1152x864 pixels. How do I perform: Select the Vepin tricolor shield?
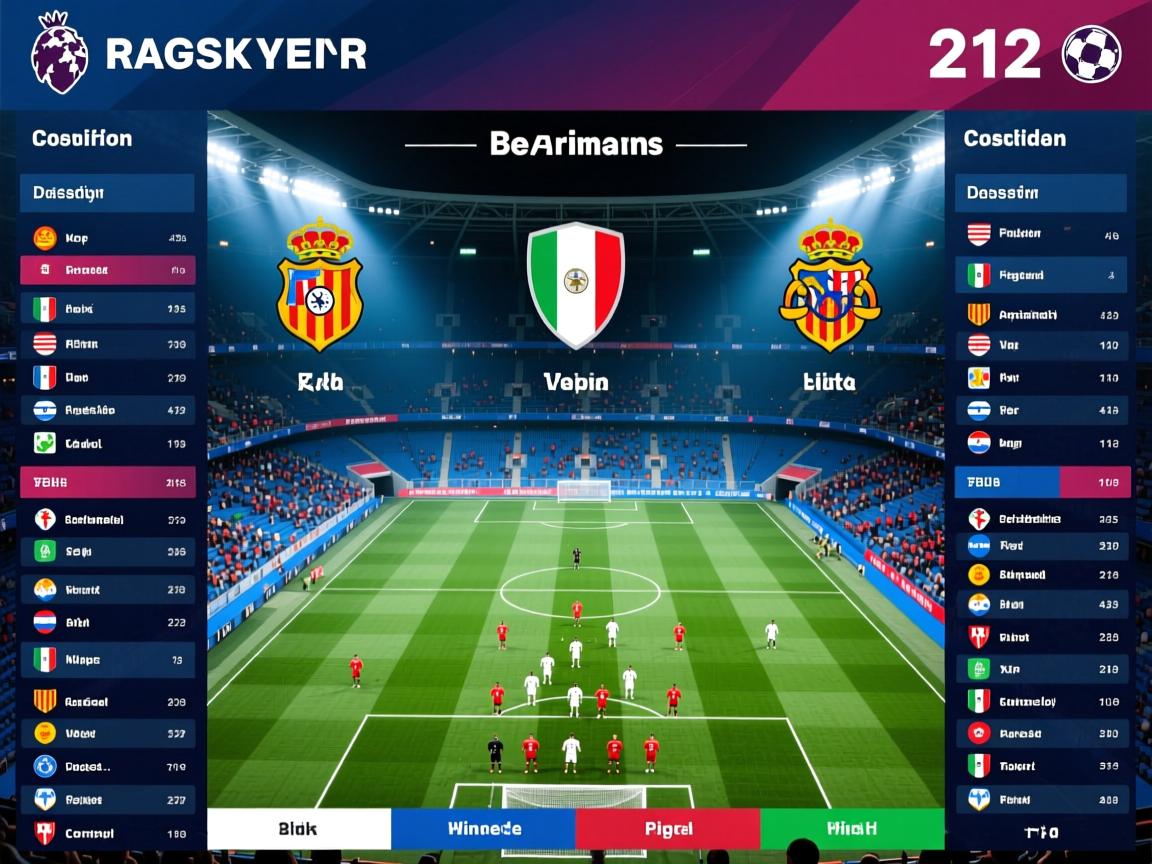pyautogui.click(x=575, y=285)
